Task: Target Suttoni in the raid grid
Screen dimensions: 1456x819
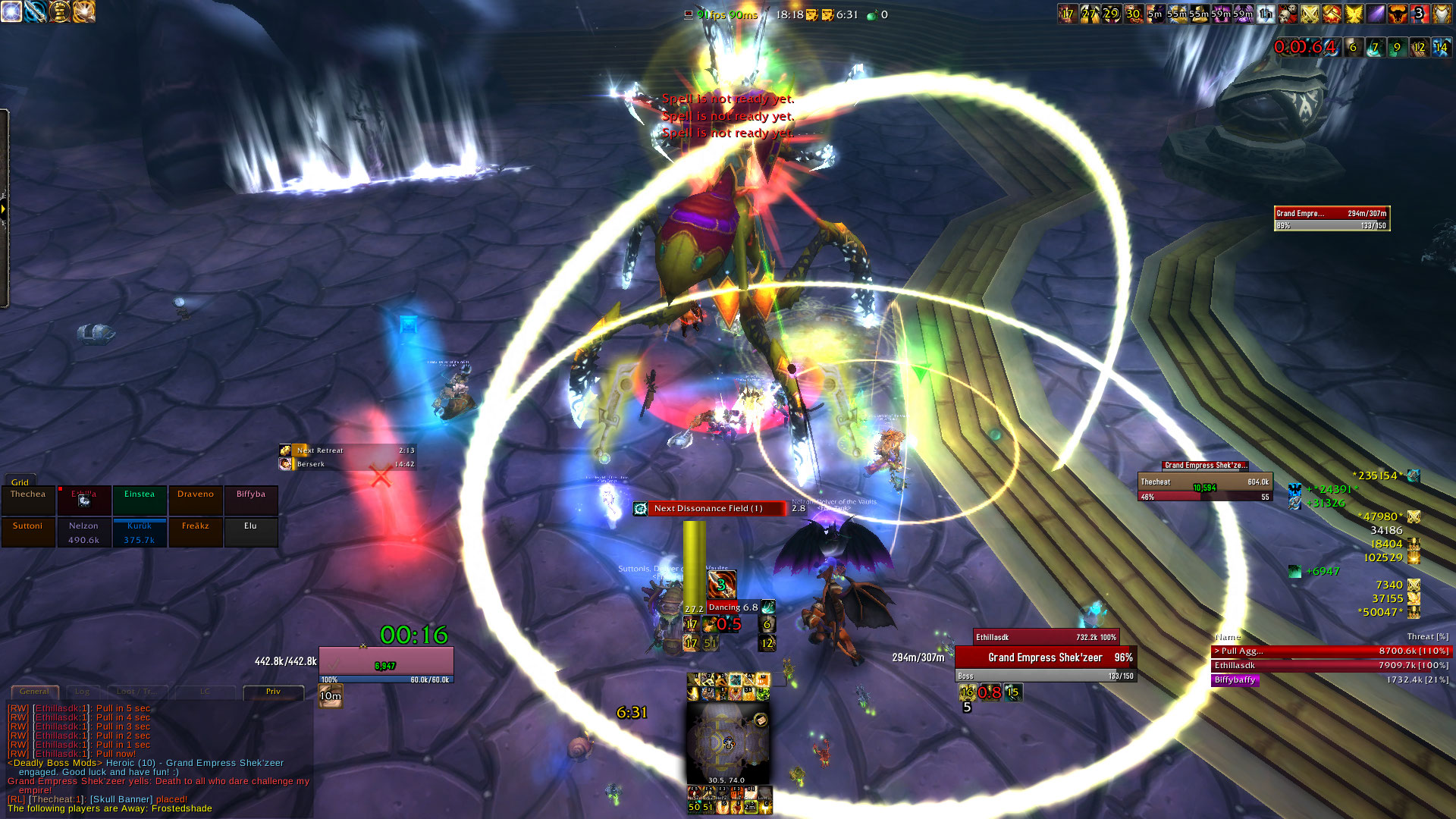Action: pos(28,532)
